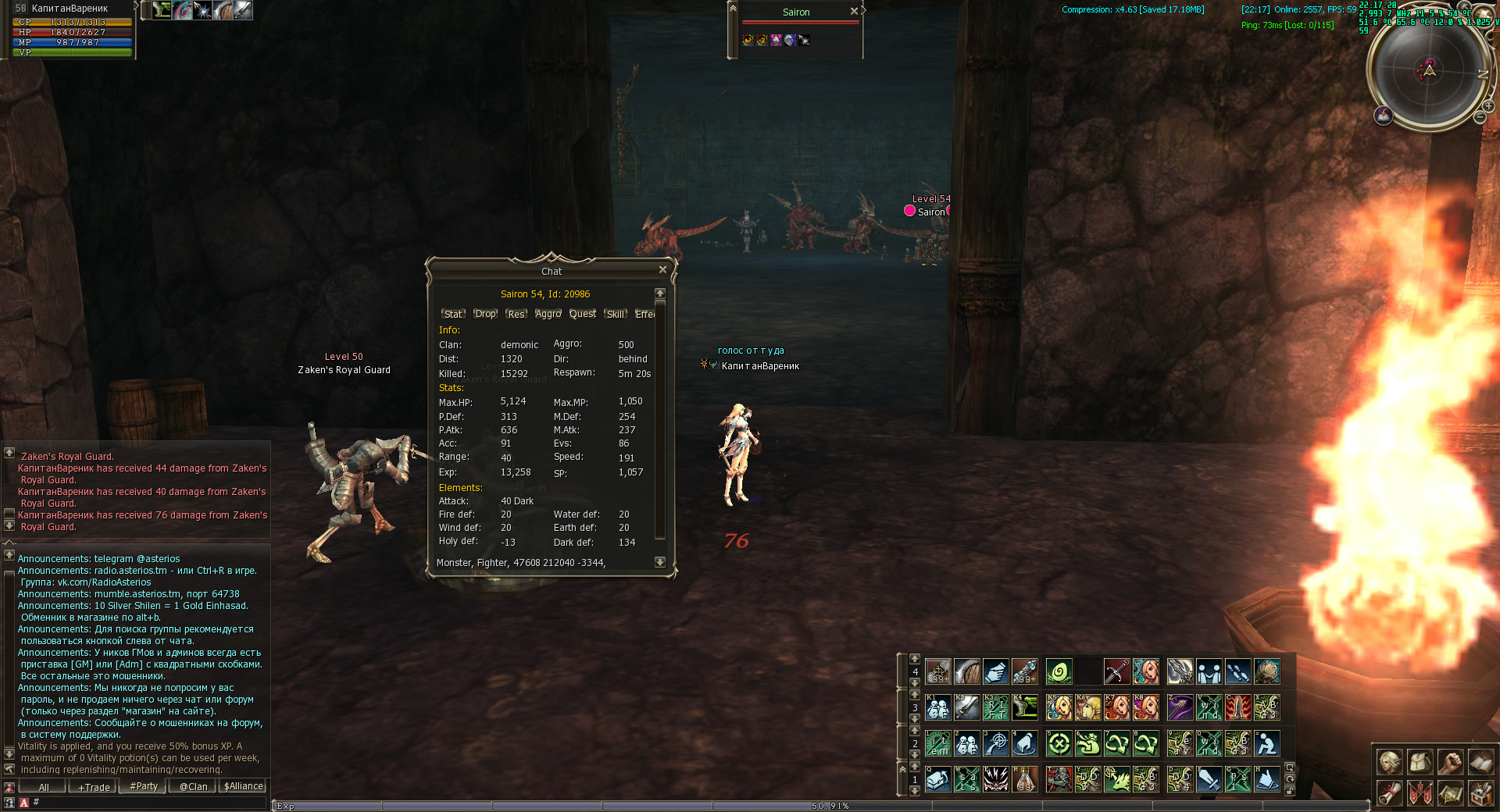Open the inventory backpack menu icon
1500x812 pixels.
pos(1420,762)
